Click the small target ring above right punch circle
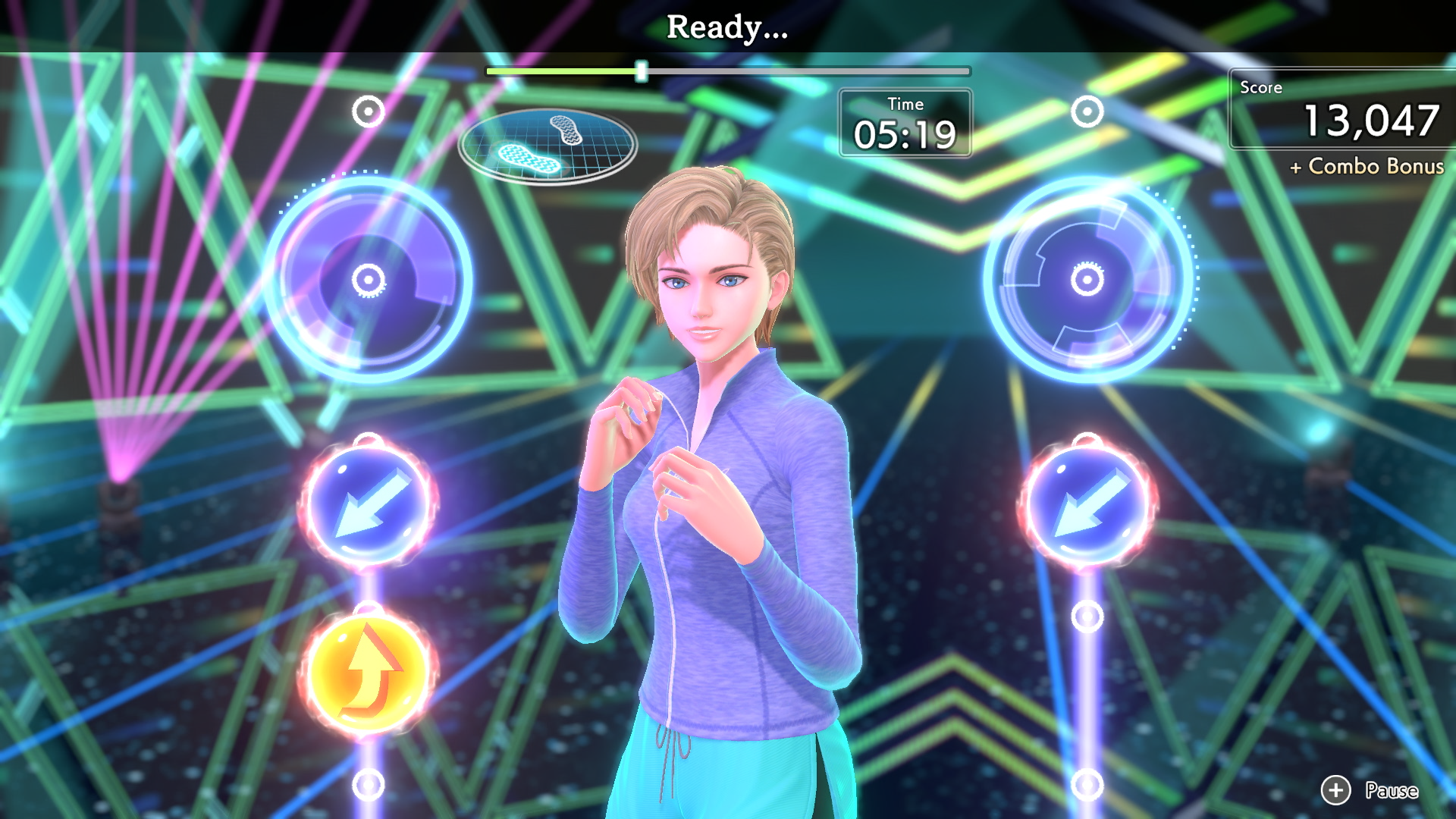Screen dimensions: 1456x819 pyautogui.click(x=1086, y=111)
